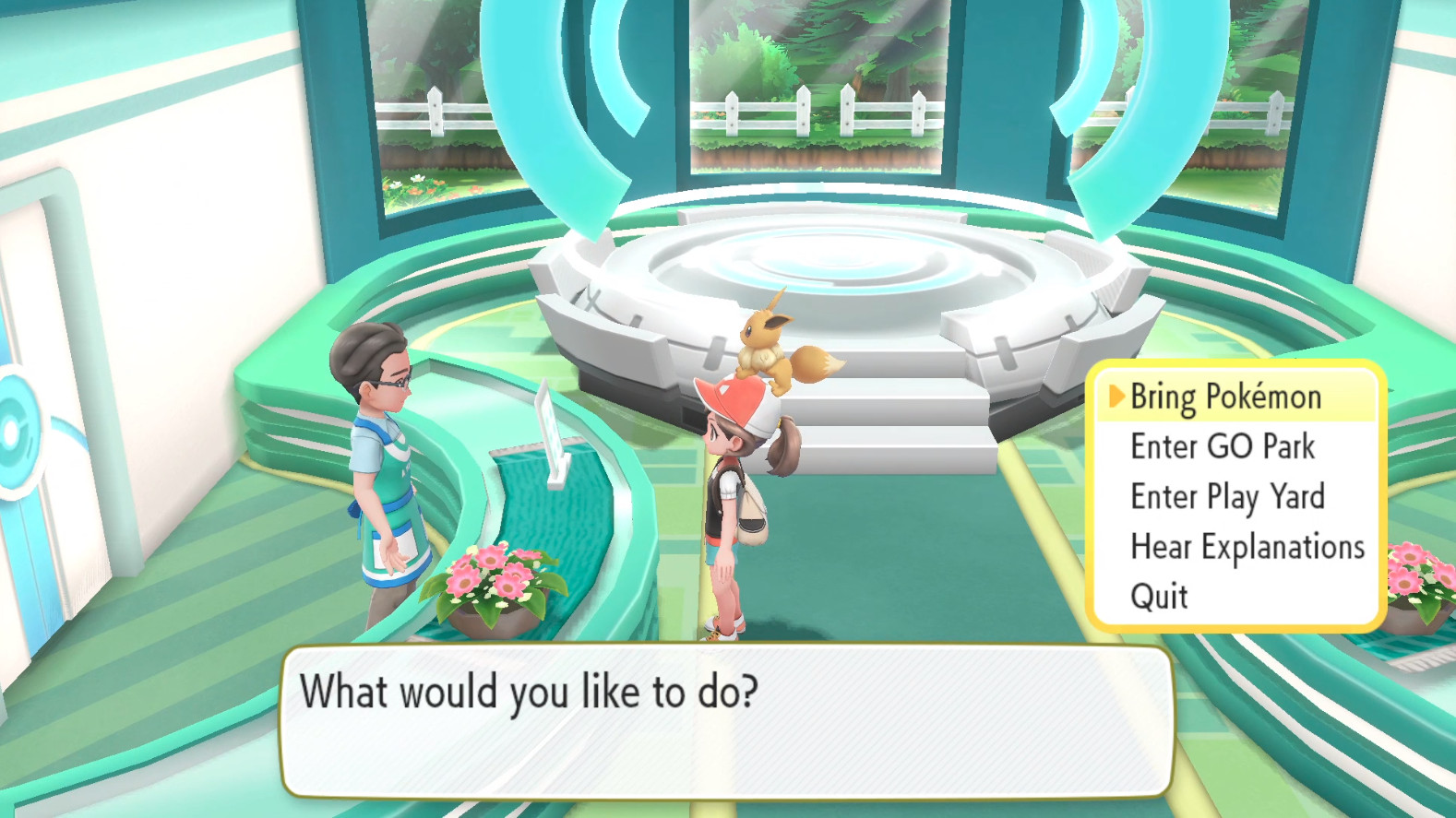
Task: Select the "Enter Play Yard" option
Action: [1227, 496]
